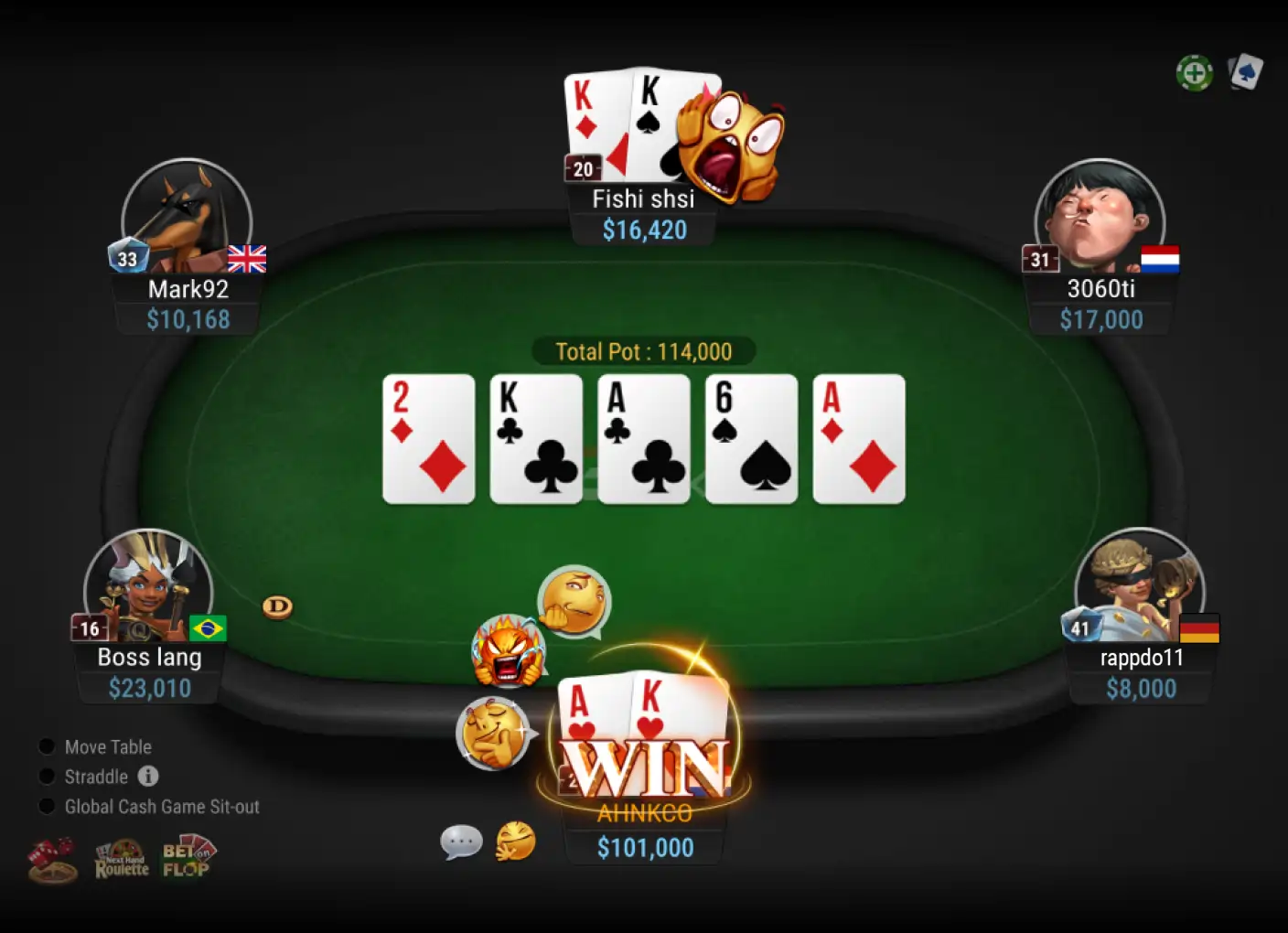Screen dimensions: 1288x933
Task: Click the dealer button on the table
Action: coord(276,606)
